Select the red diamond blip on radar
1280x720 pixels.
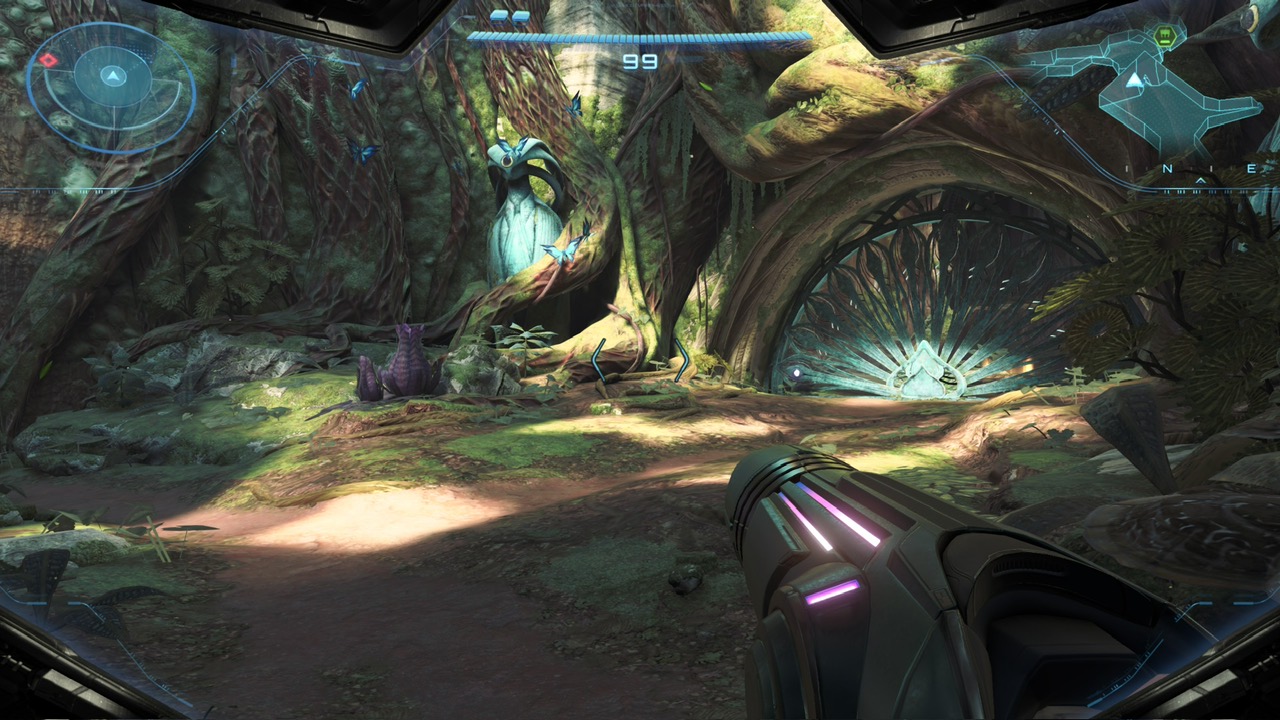coord(48,60)
